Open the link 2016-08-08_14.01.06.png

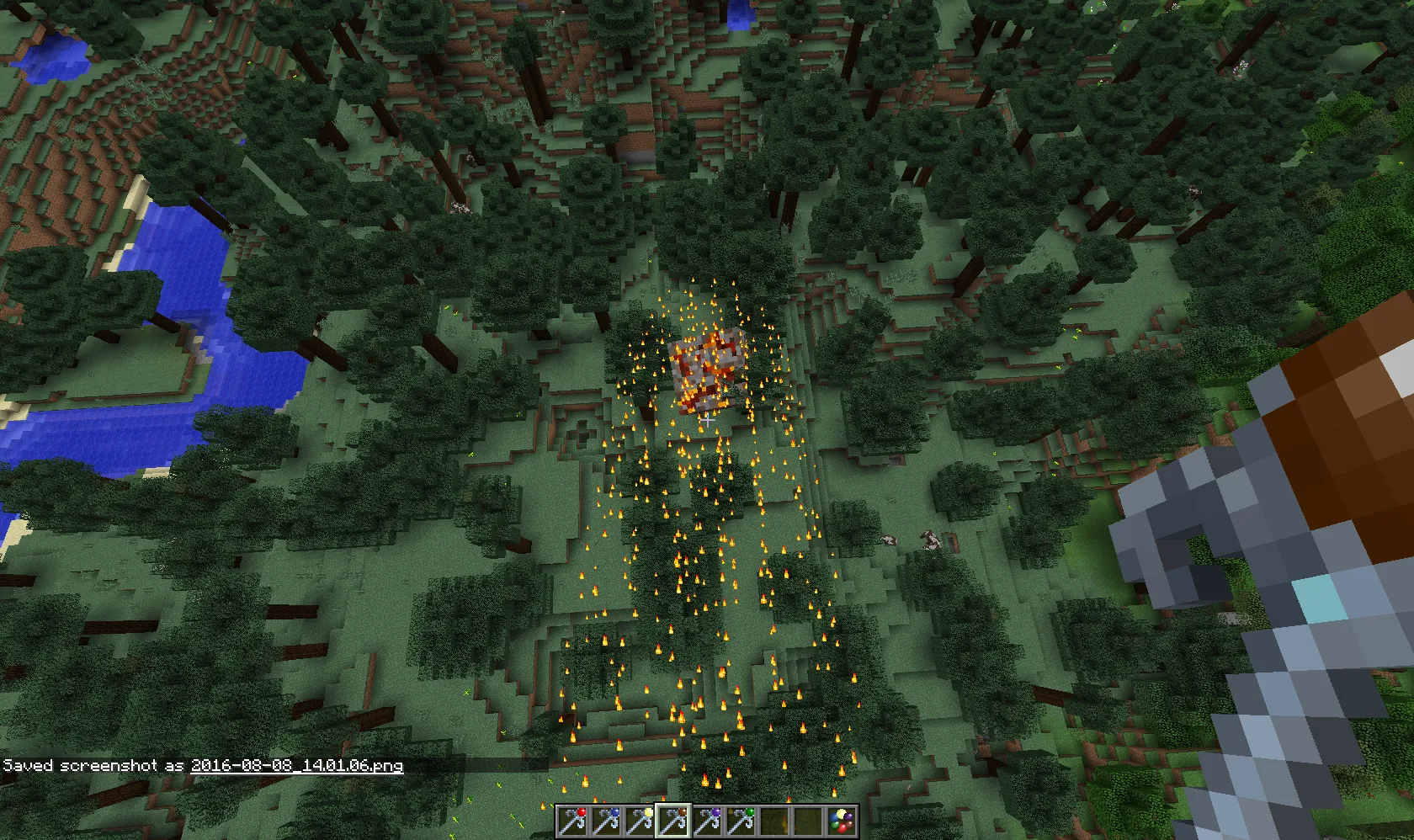point(296,767)
